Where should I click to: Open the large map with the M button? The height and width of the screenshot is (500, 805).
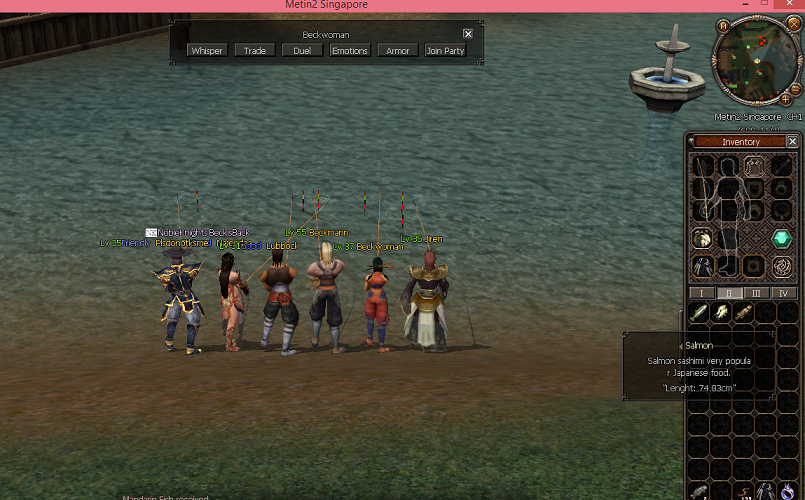click(722, 24)
